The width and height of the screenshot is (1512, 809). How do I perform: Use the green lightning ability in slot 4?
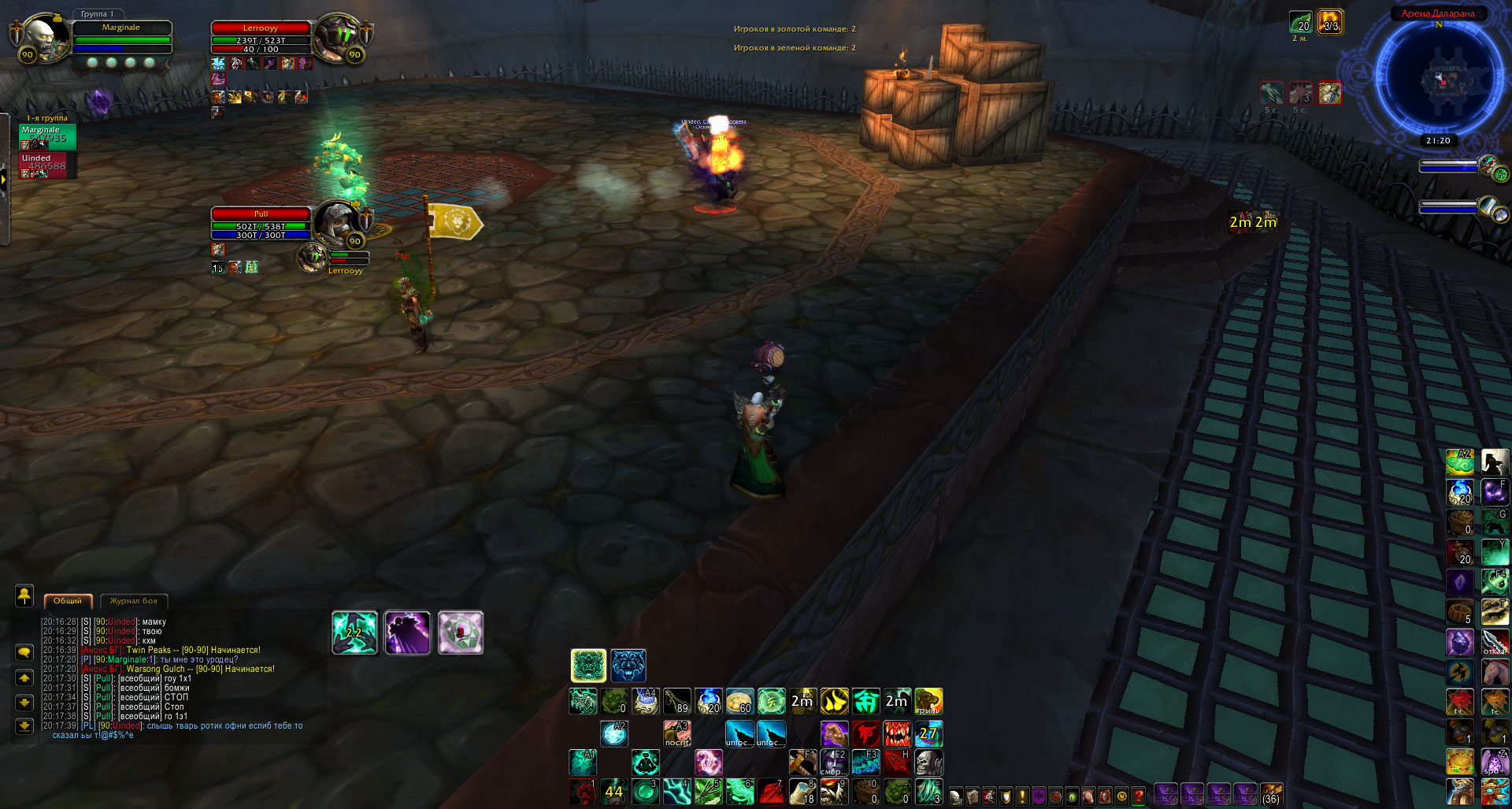[x=676, y=792]
